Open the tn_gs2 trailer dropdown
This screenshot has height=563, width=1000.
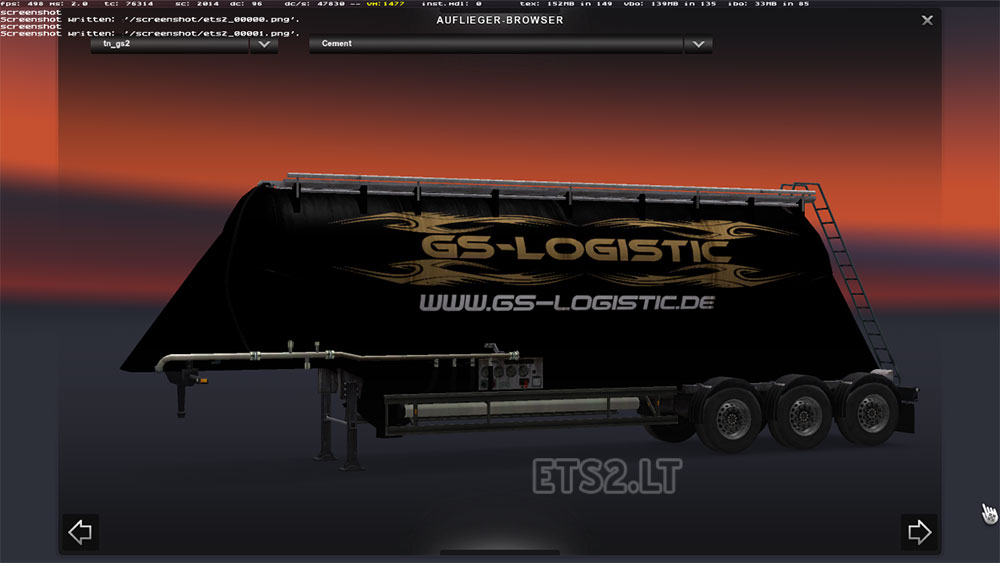point(264,44)
